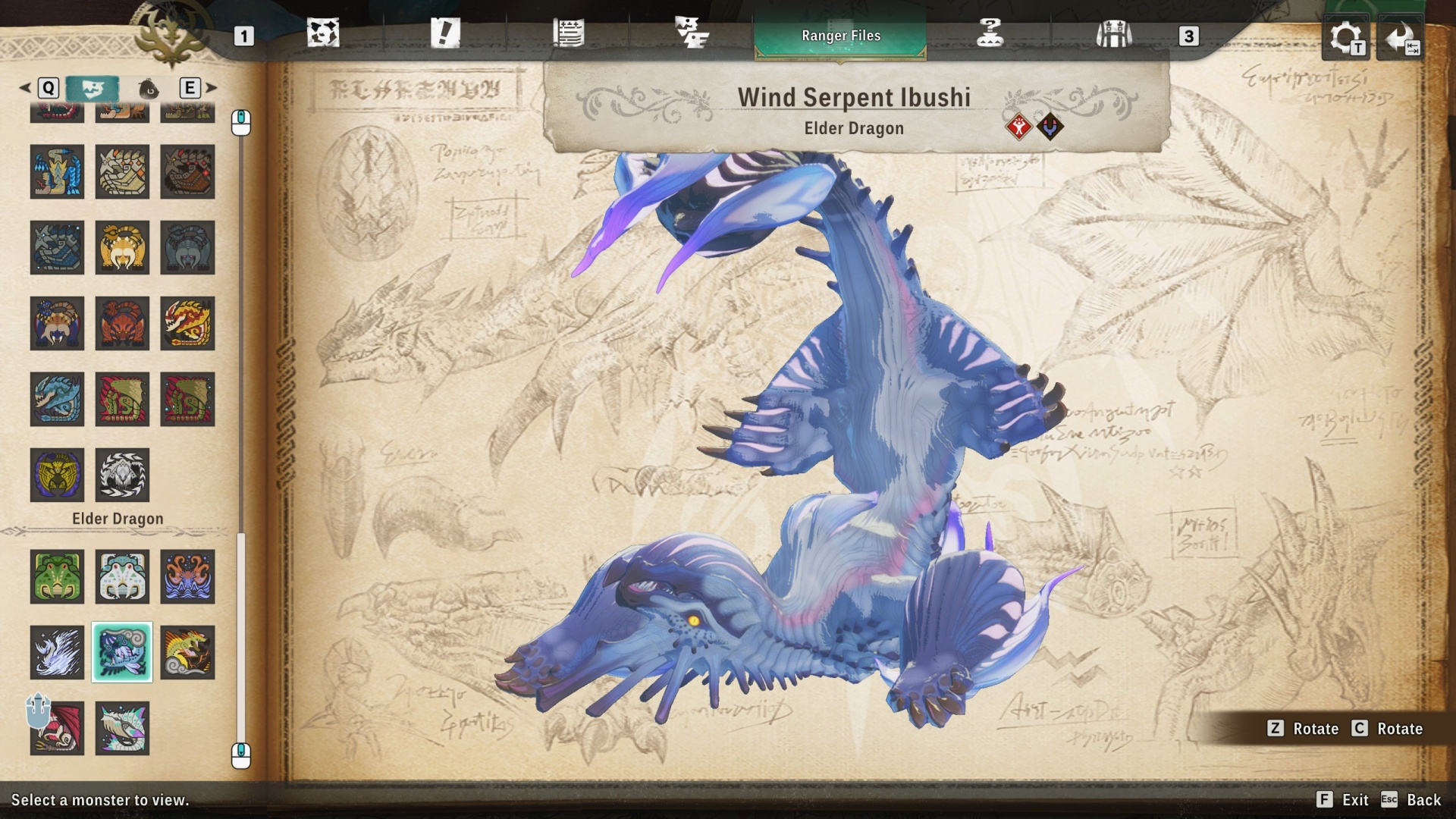Select the village crest icon near number 3
Image resolution: width=1456 pixels, height=819 pixels.
[1113, 33]
